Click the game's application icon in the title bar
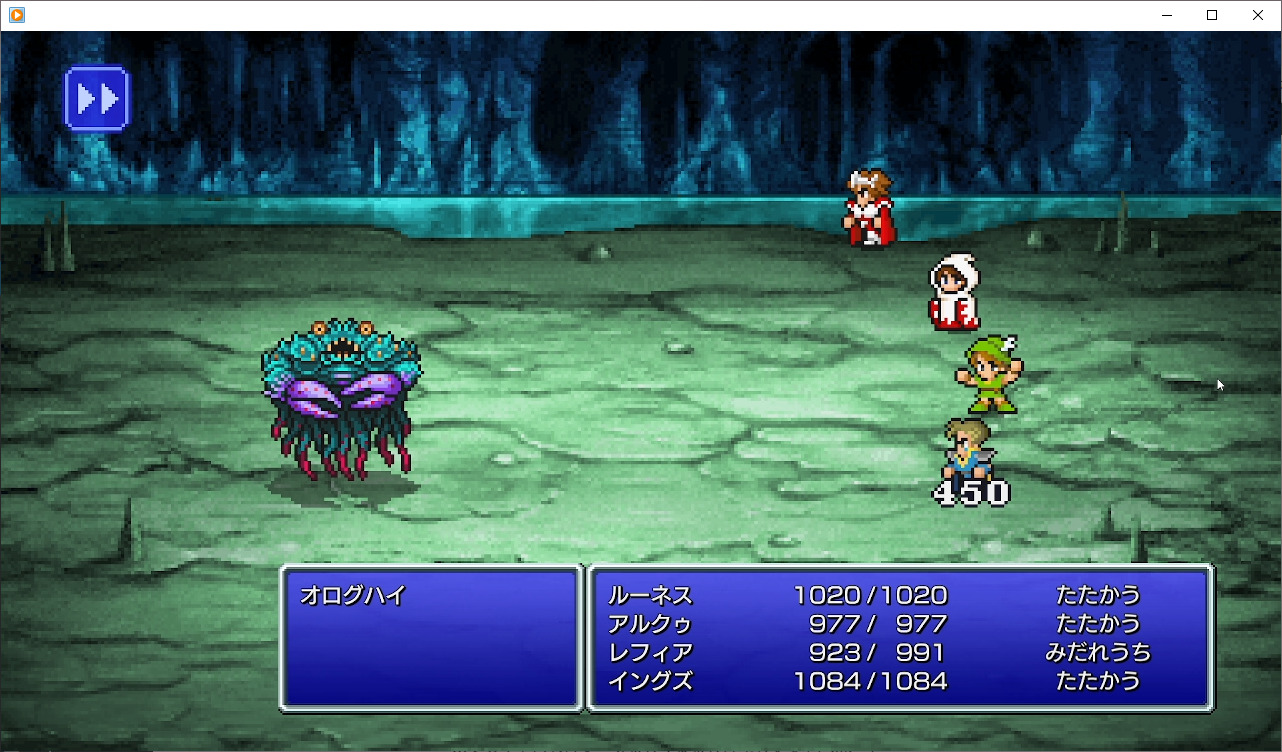This screenshot has height=752, width=1282. (x=14, y=14)
